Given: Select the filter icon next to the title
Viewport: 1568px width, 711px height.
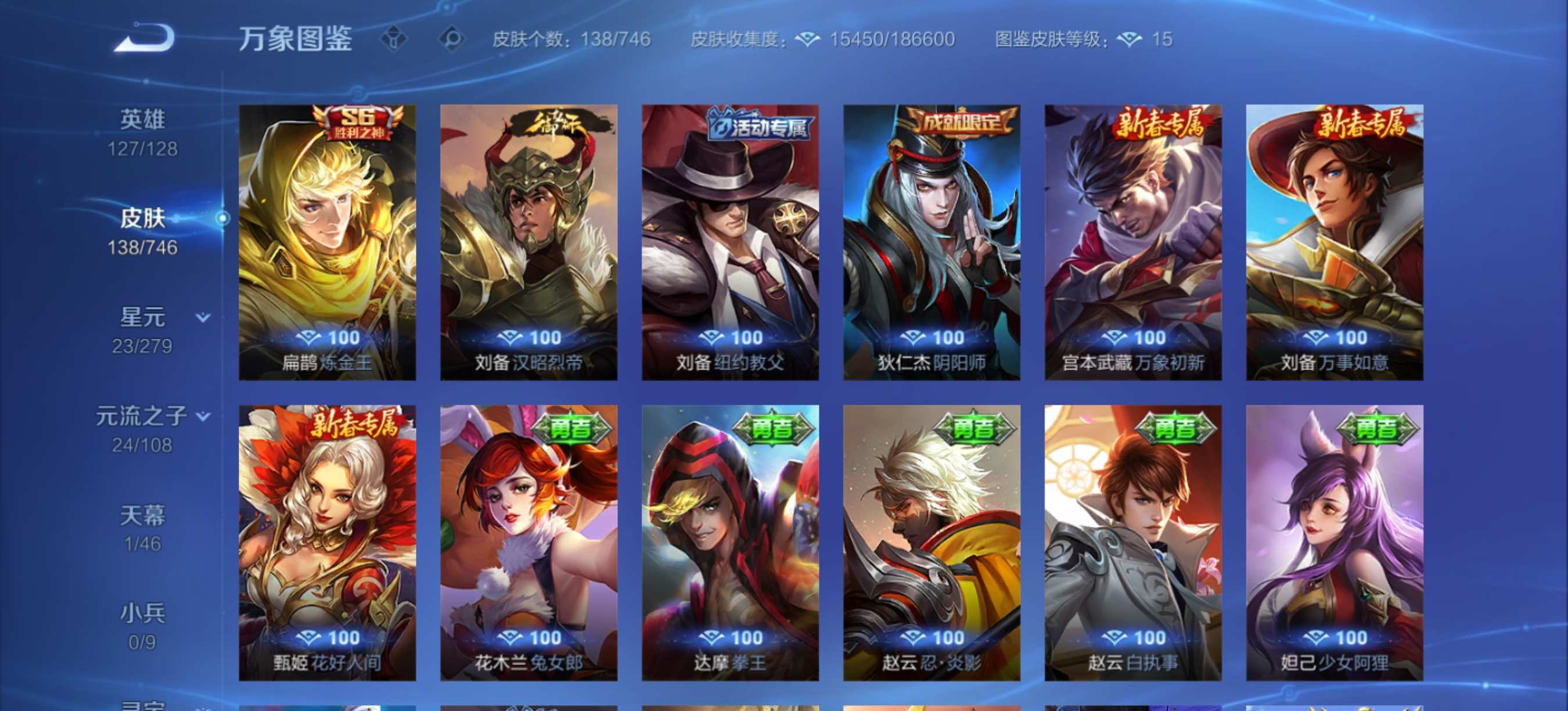Looking at the screenshot, I should (395, 39).
